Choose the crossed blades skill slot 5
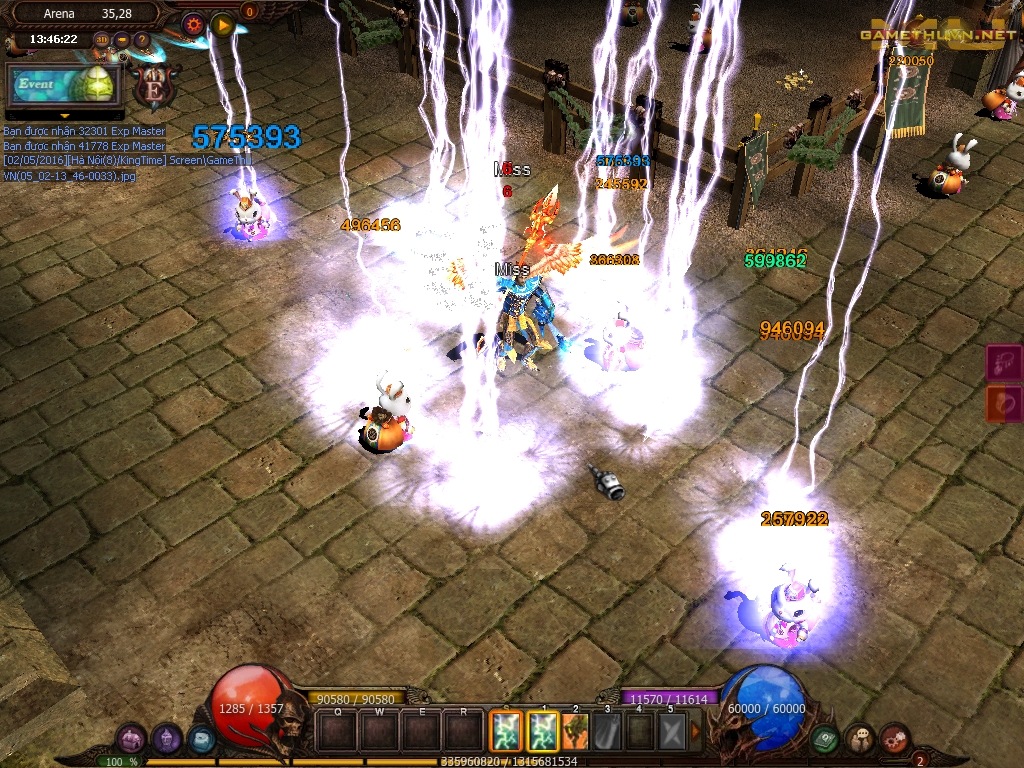 pyautogui.click(x=672, y=731)
